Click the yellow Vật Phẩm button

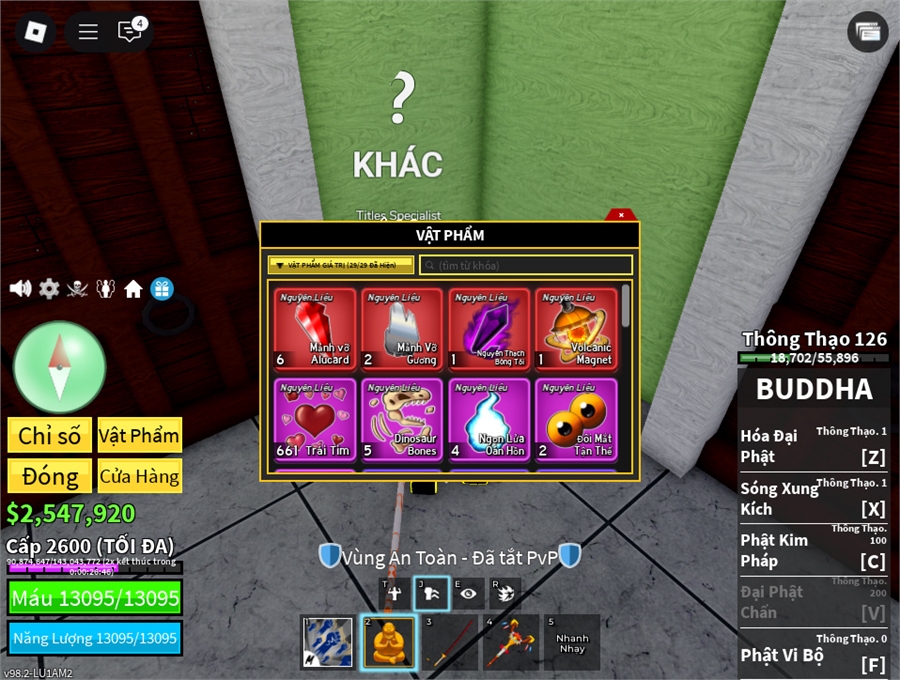coord(139,435)
